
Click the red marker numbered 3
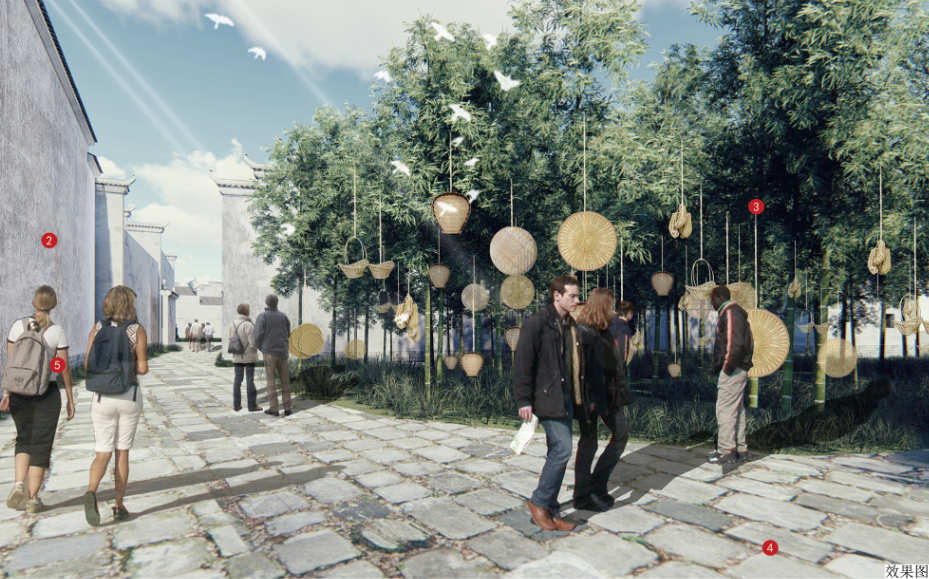click(756, 207)
